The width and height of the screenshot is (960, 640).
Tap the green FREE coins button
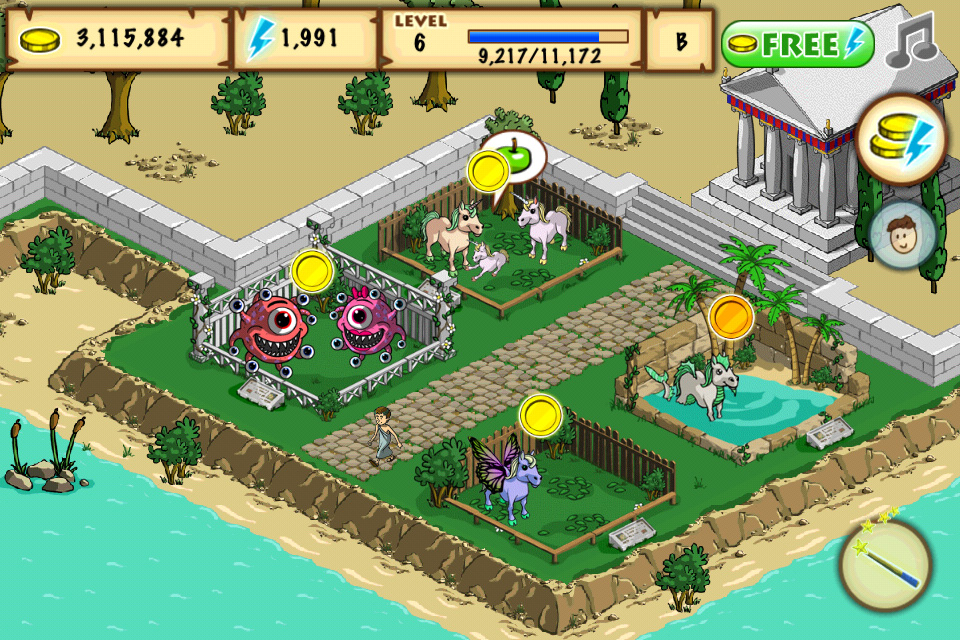pyautogui.click(x=797, y=44)
